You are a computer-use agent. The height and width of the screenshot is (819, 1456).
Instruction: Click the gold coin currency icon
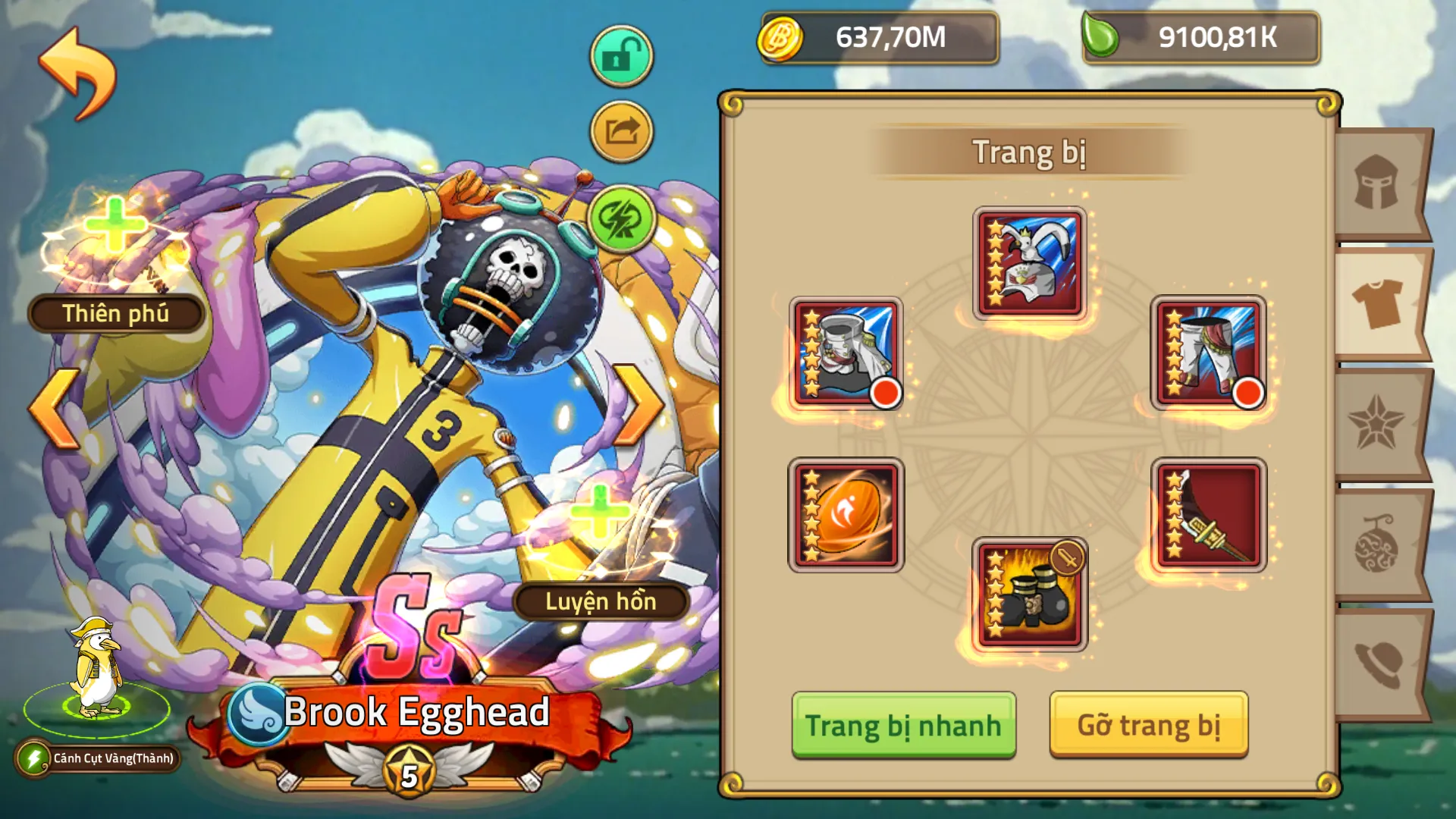[x=783, y=36]
